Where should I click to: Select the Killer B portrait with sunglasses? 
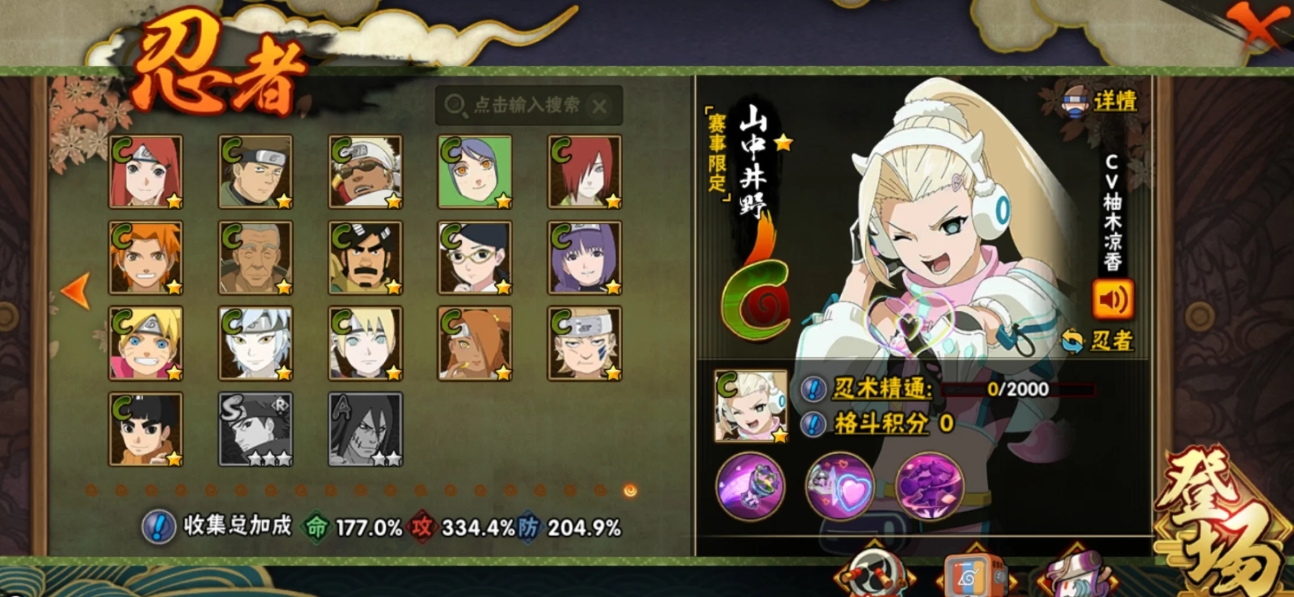pyautogui.click(x=365, y=172)
